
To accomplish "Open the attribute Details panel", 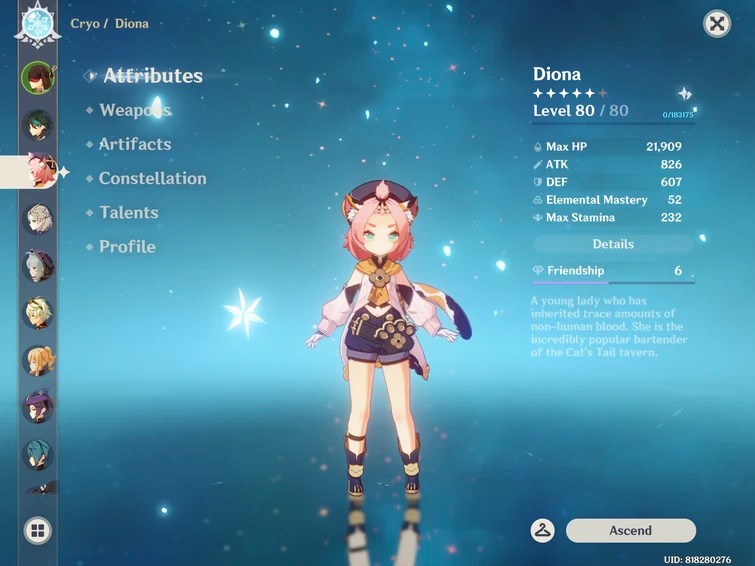I will [613, 244].
